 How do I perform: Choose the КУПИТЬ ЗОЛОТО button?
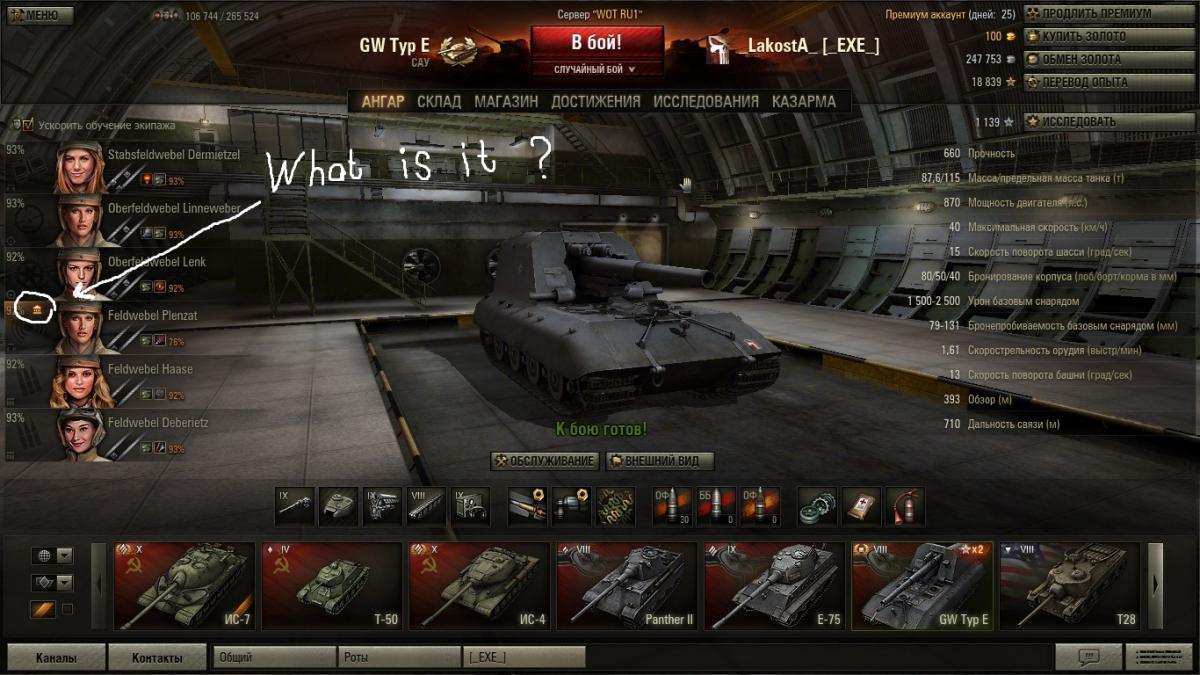coord(1095,37)
